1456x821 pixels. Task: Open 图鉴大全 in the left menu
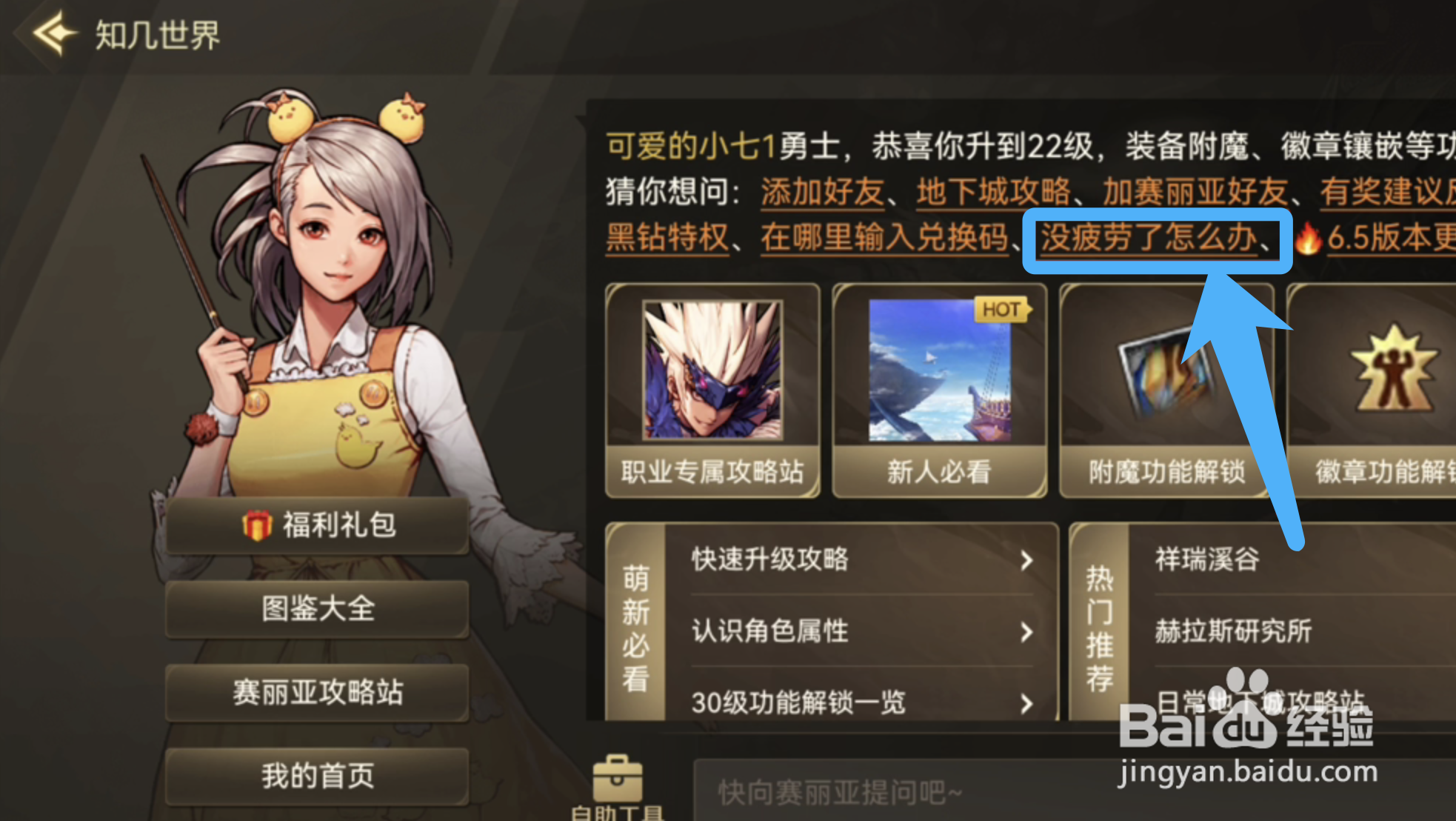coord(316,609)
